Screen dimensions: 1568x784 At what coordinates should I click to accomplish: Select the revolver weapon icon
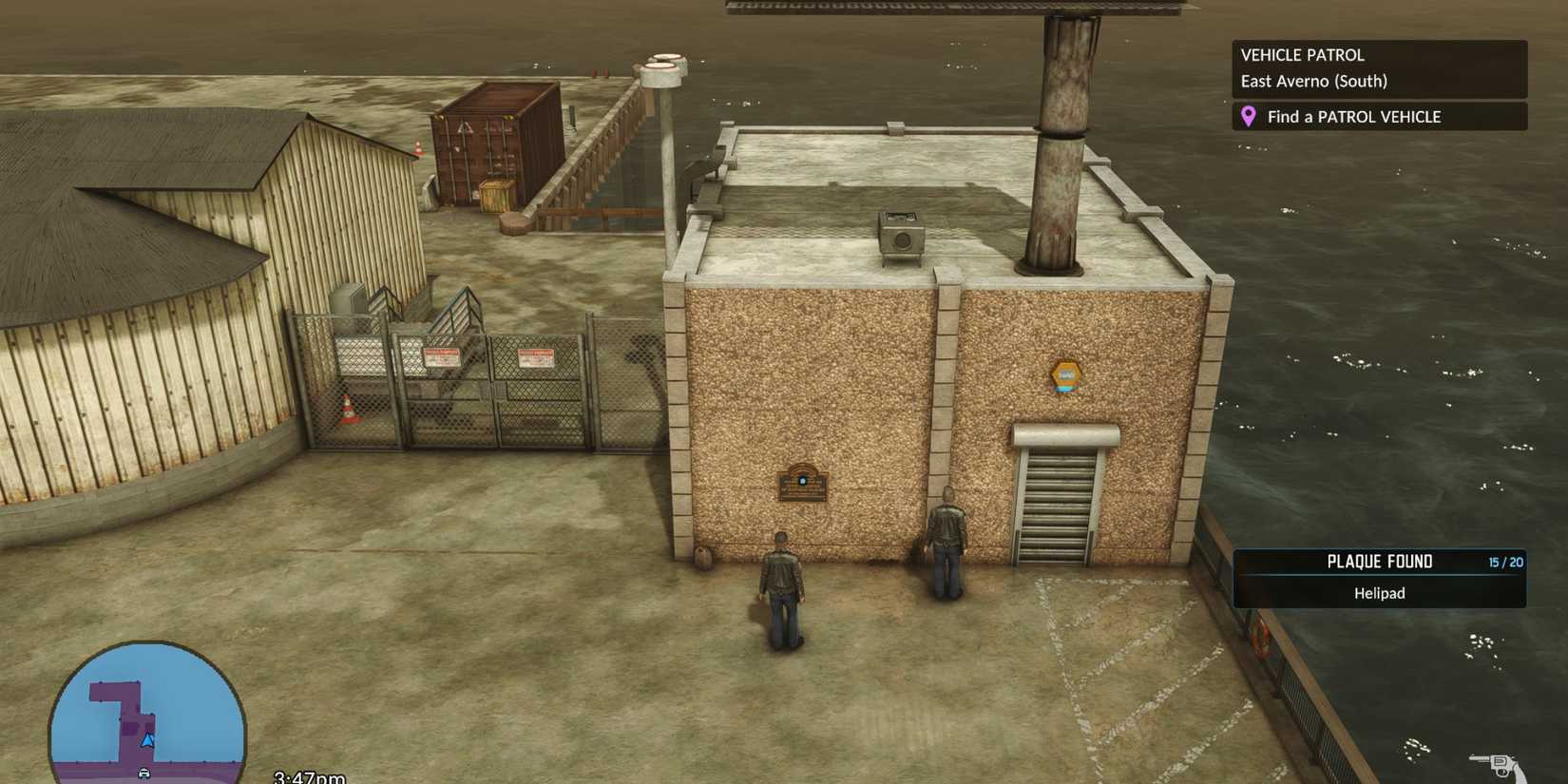[x=1501, y=765]
